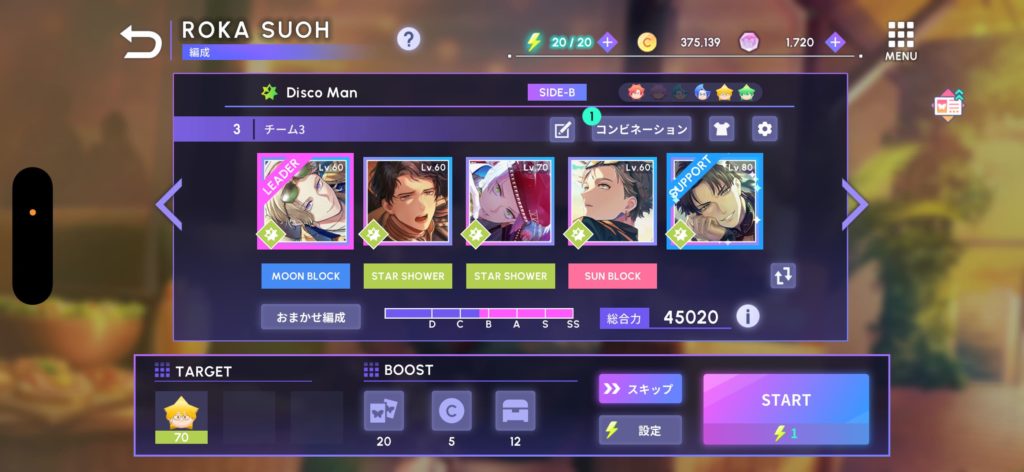Show total power info icon
Screen dimensions: 1024x472
click(747, 317)
